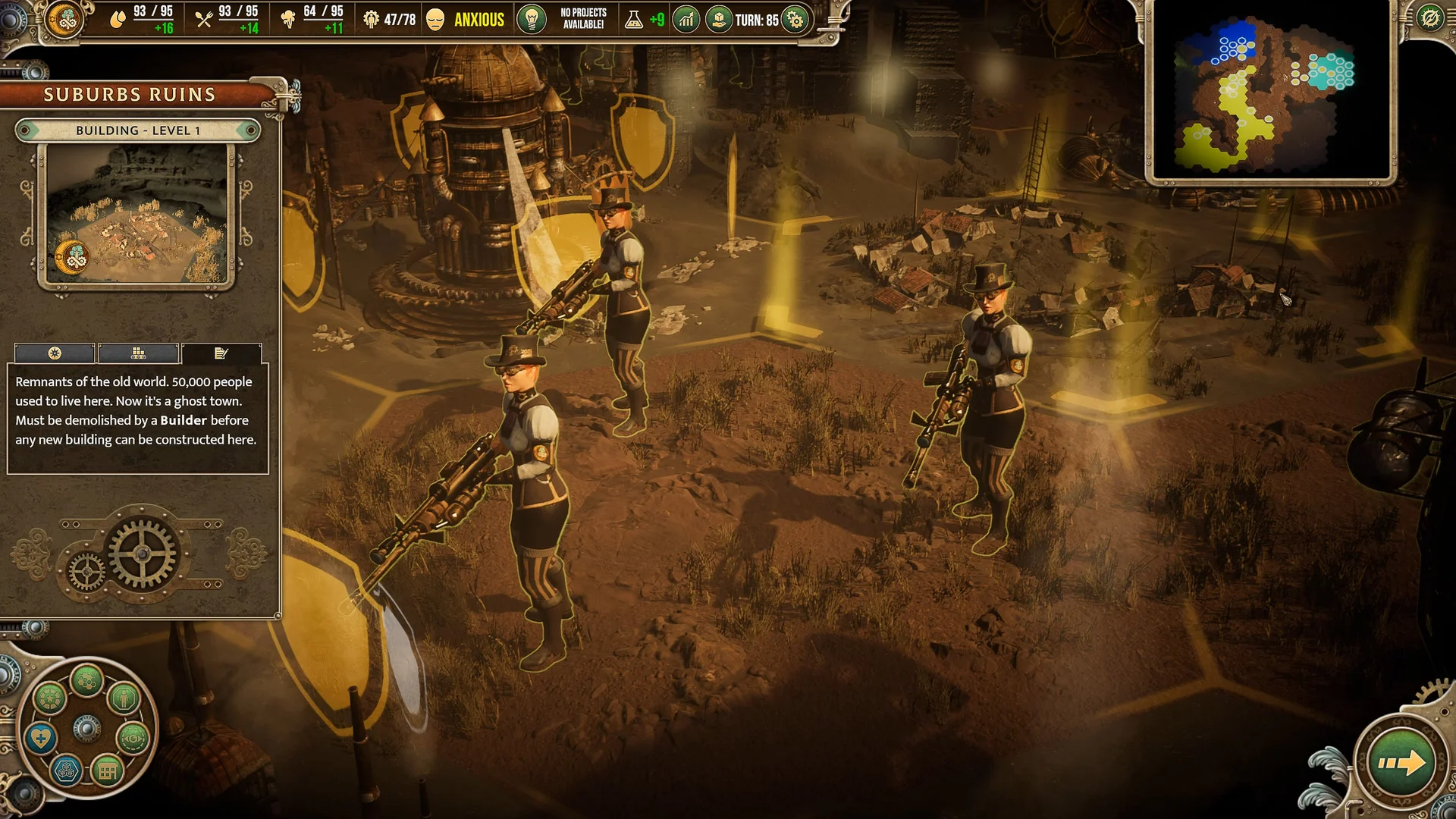Open settings via the gears icon
The height and width of the screenshot is (819, 1456).
coord(795,20)
